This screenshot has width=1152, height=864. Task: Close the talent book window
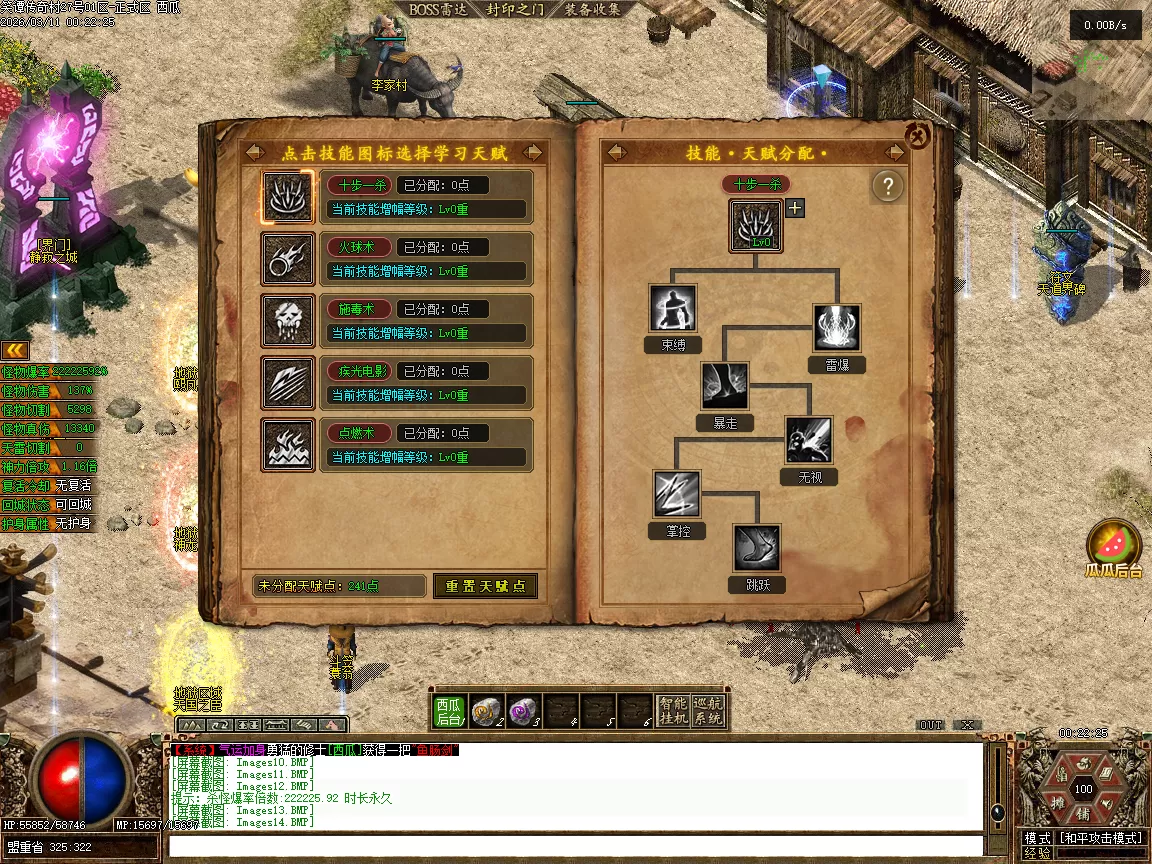click(x=918, y=136)
